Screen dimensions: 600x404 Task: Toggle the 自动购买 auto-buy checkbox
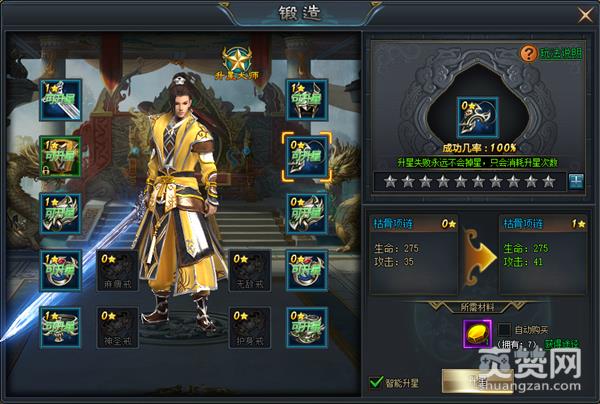[505, 329]
